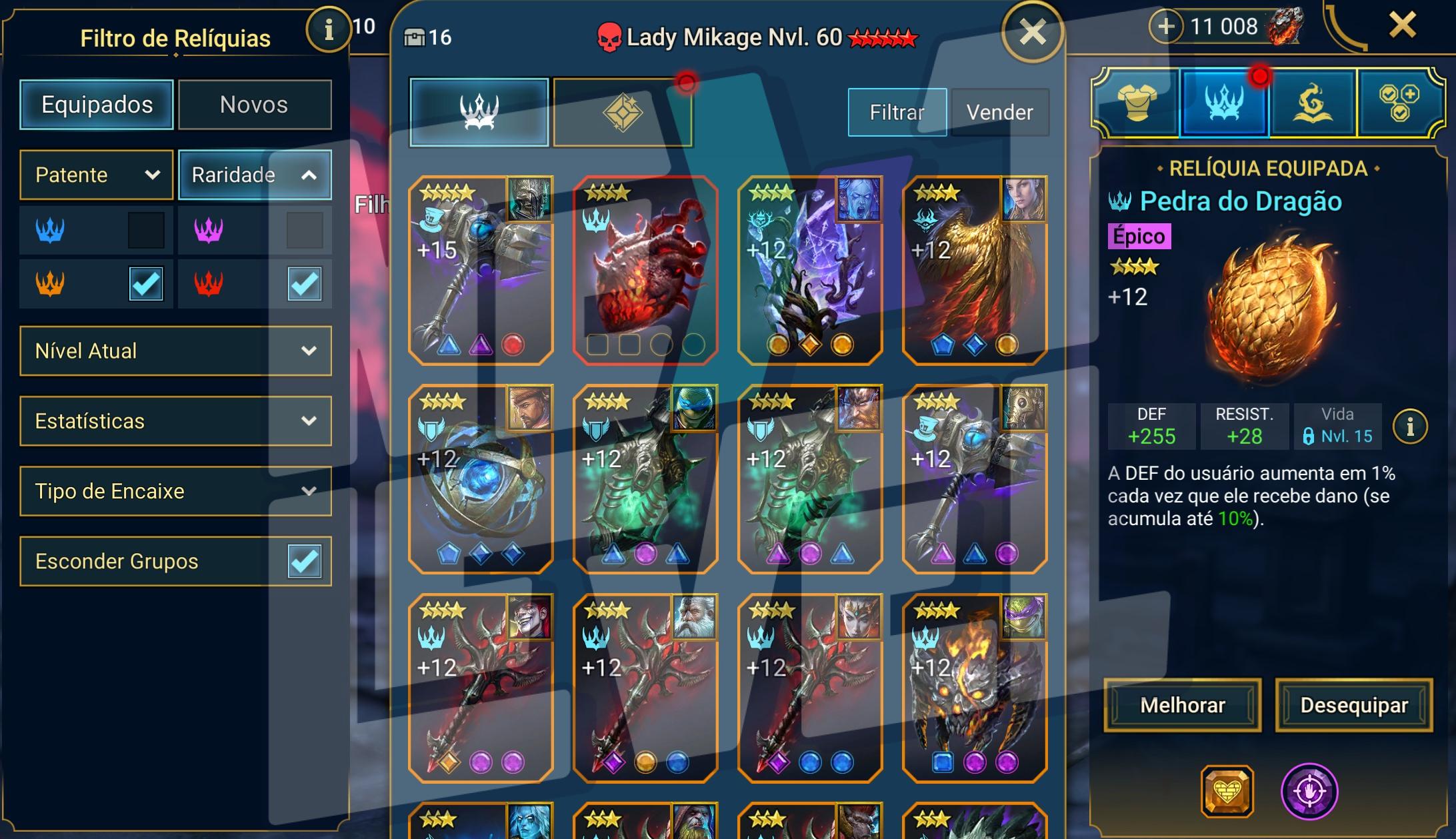Select the golden wings relic card
1456x839 pixels.
[974, 270]
